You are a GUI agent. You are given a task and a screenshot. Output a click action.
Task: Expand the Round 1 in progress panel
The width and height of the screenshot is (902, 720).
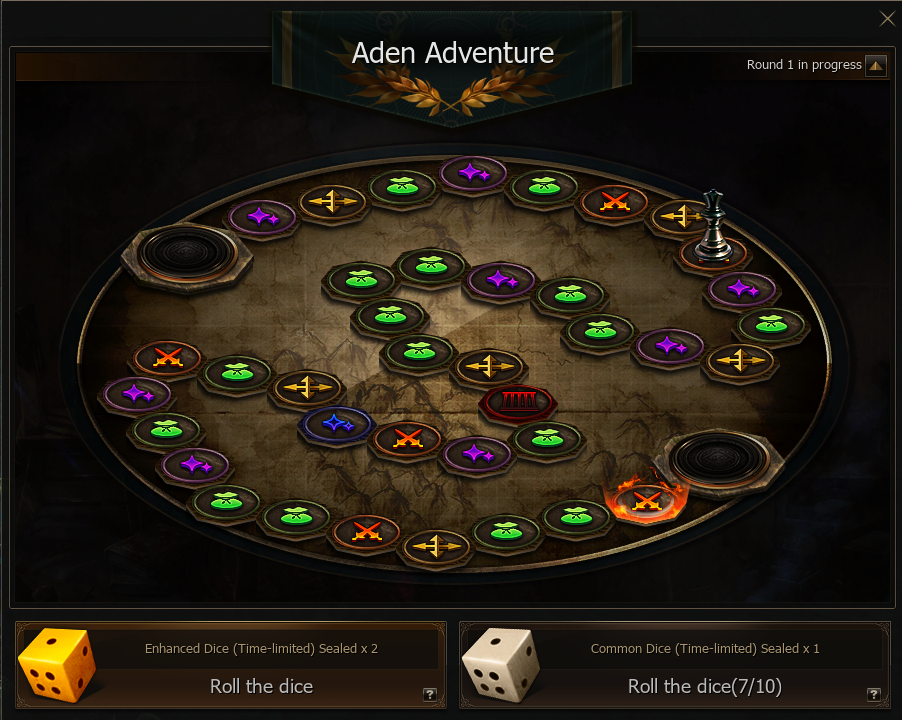876,66
